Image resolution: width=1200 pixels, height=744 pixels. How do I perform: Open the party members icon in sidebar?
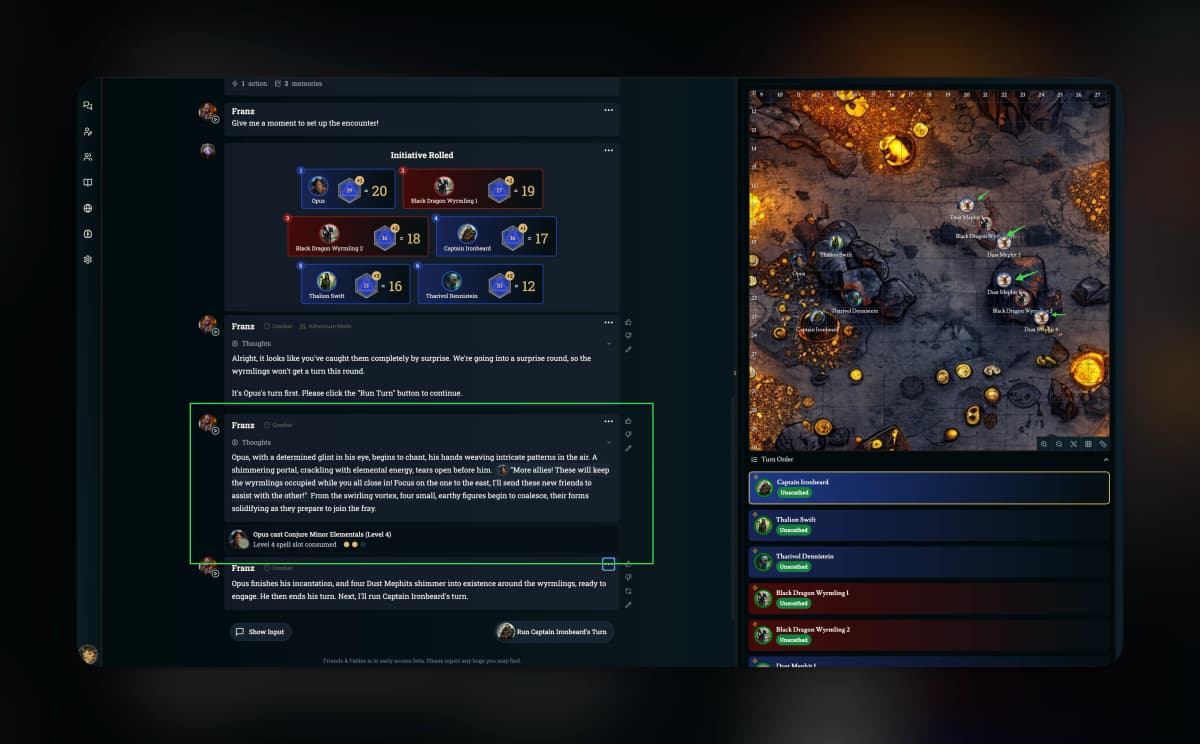tap(88, 157)
